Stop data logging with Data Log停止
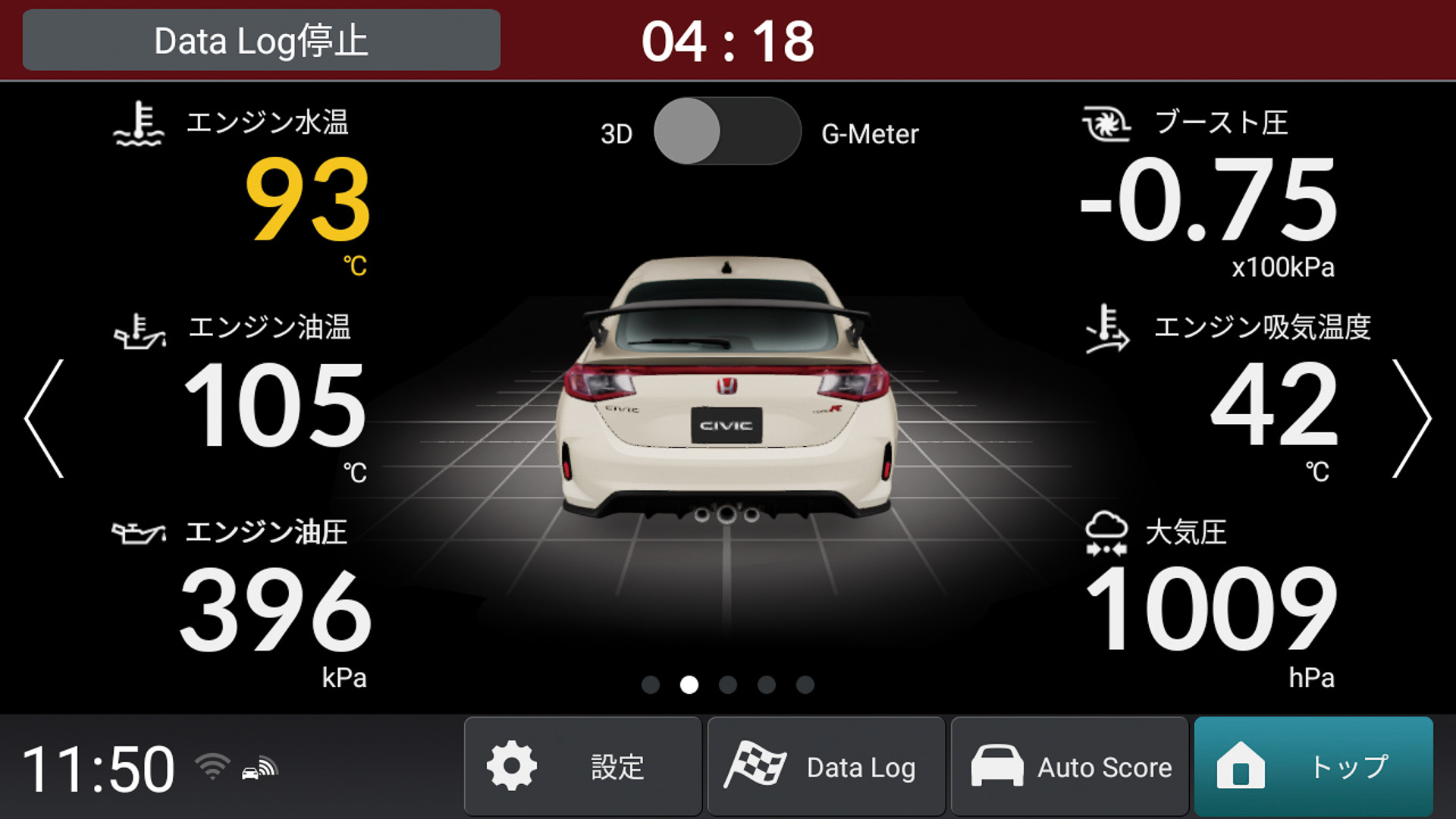 (262, 40)
